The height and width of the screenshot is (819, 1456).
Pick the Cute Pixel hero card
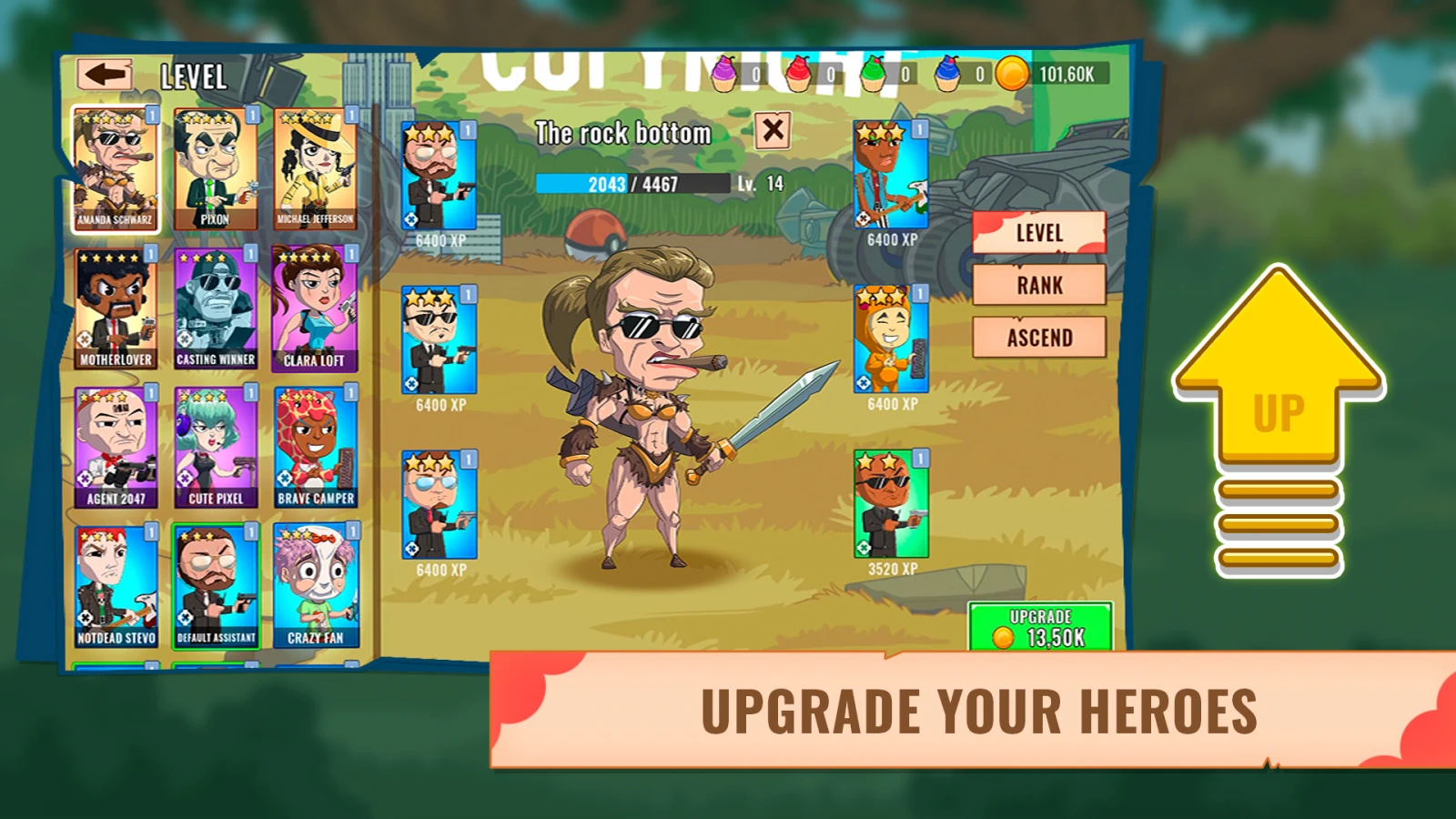pos(216,448)
